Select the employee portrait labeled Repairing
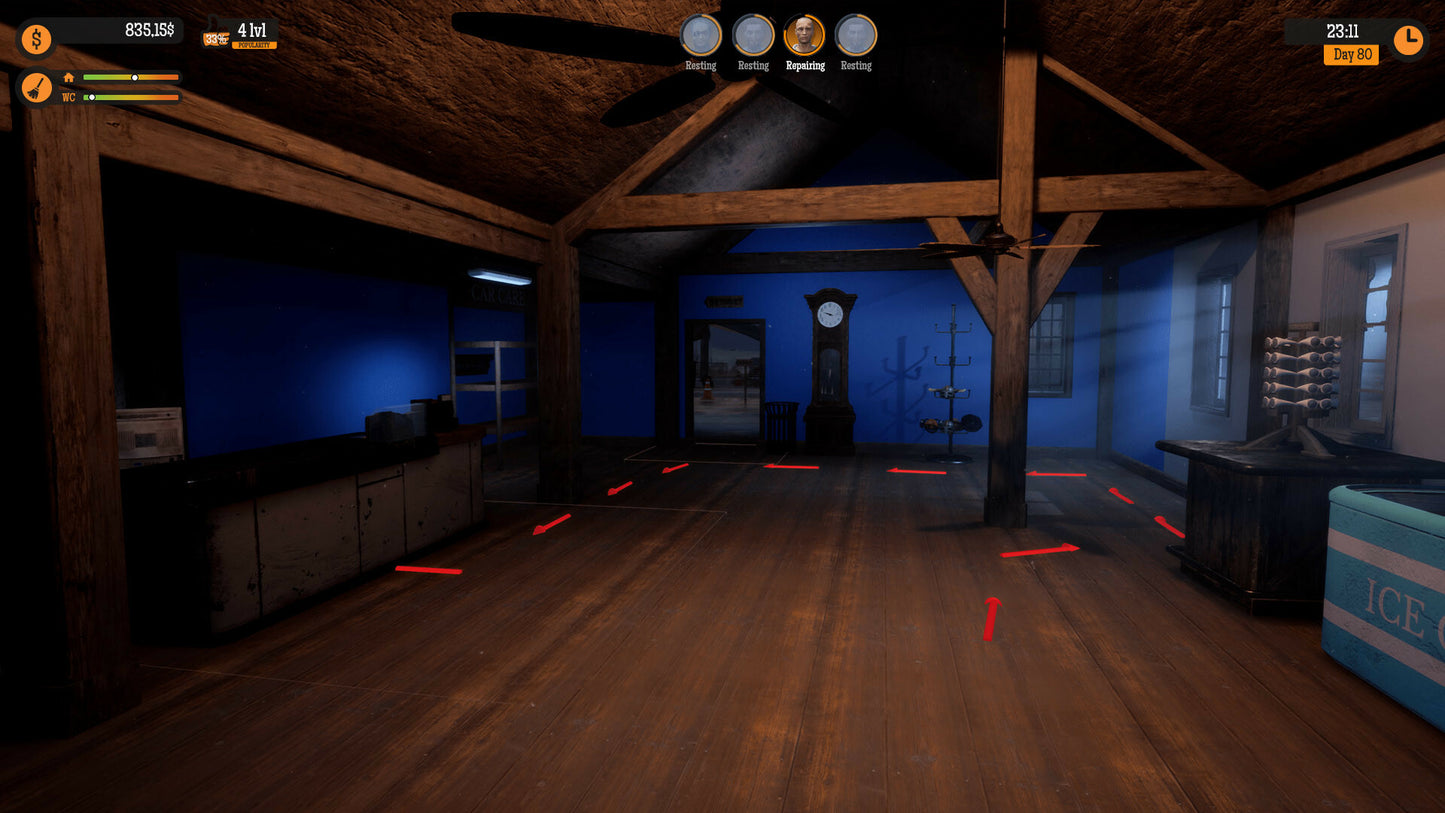 804,36
